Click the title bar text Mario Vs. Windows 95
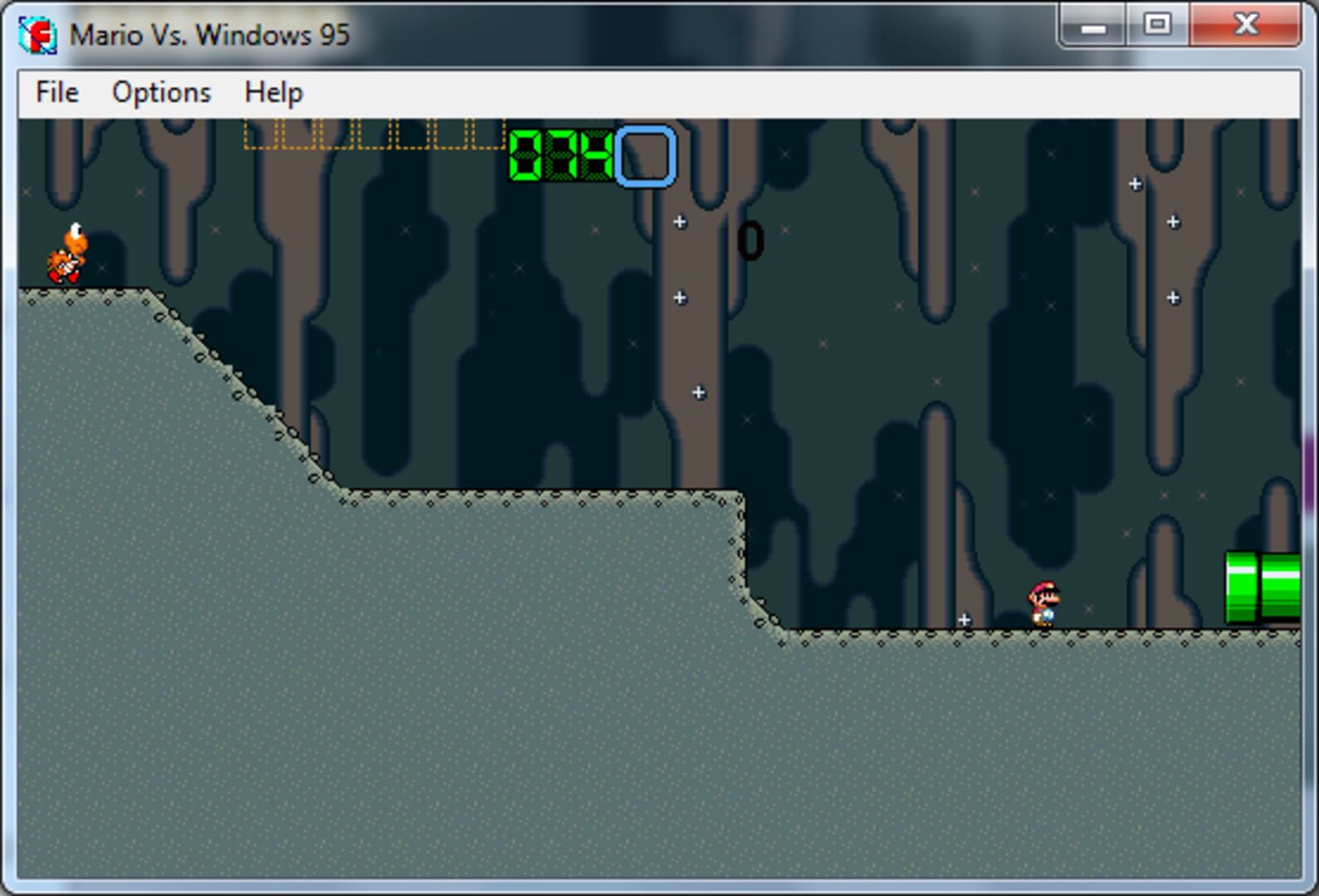 pyautogui.click(x=208, y=35)
